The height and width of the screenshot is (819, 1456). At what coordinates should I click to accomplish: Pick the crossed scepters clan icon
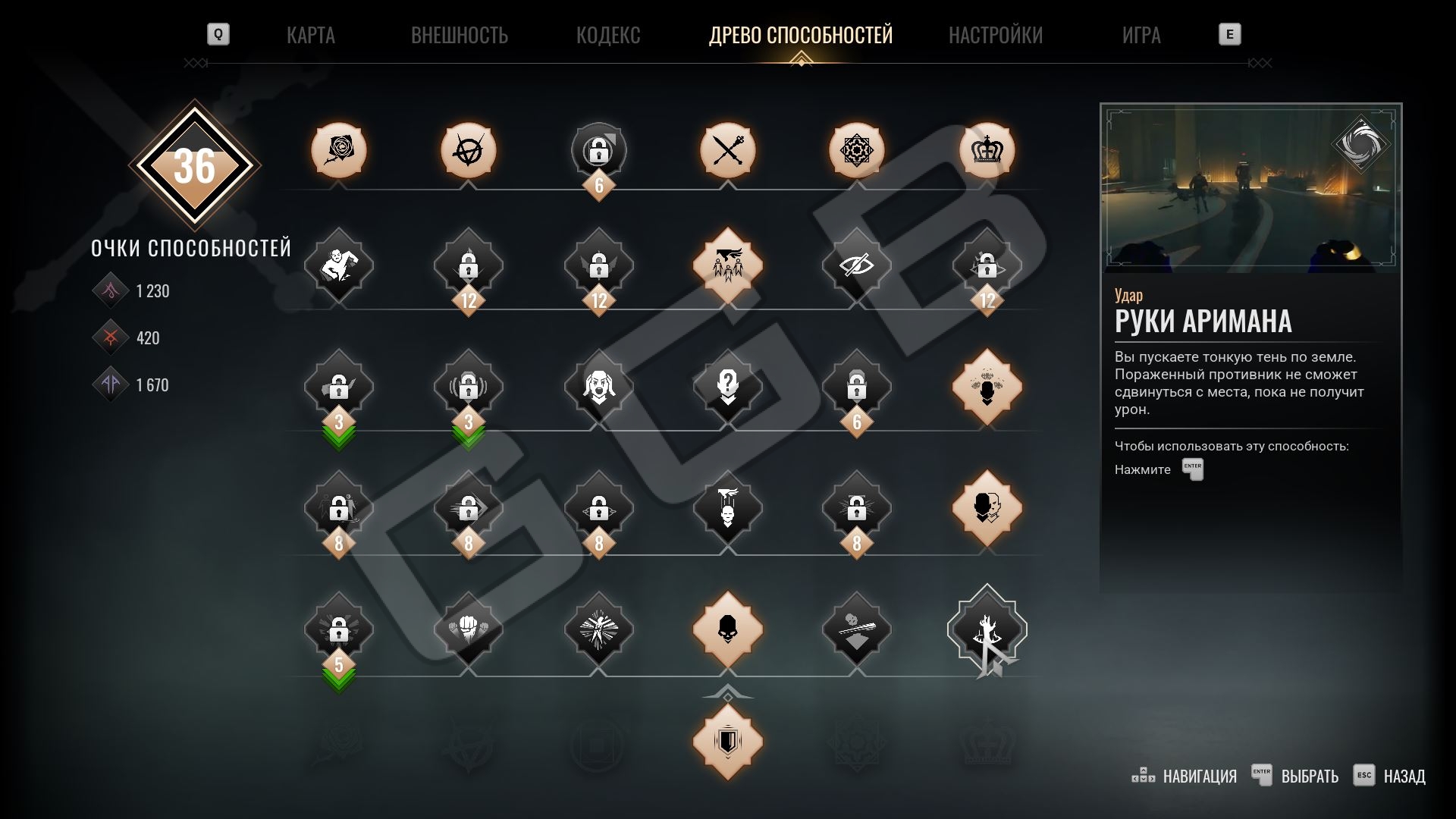click(728, 150)
